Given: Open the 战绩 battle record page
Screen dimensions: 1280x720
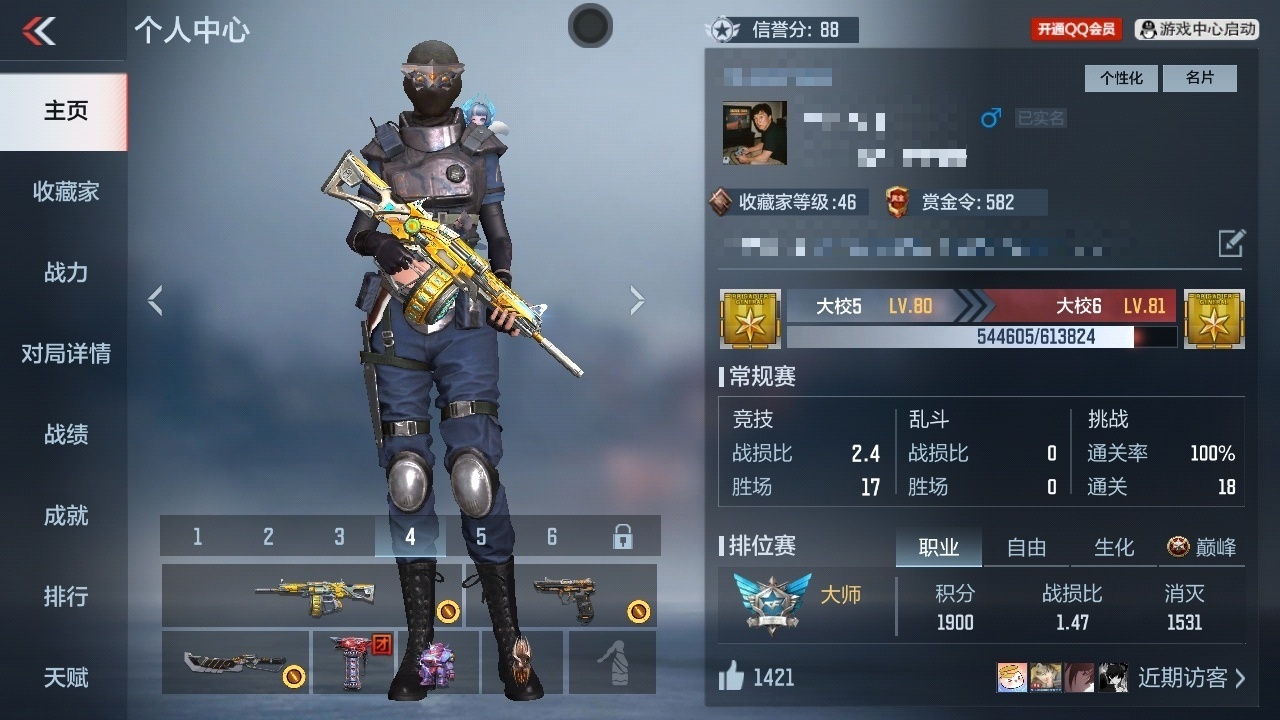Looking at the screenshot, I should (x=65, y=434).
